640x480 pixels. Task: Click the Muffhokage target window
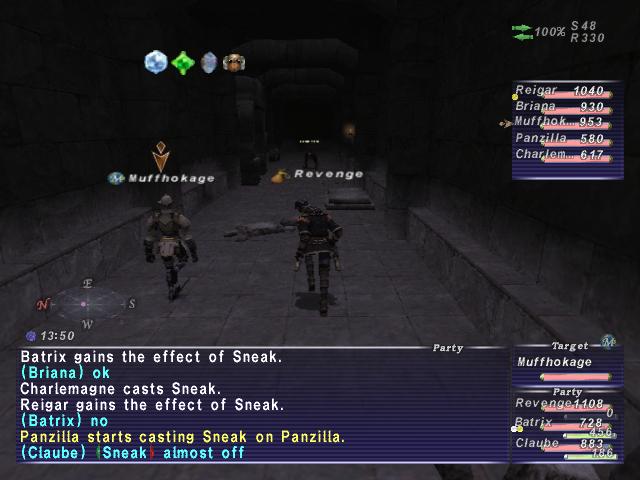click(566, 366)
